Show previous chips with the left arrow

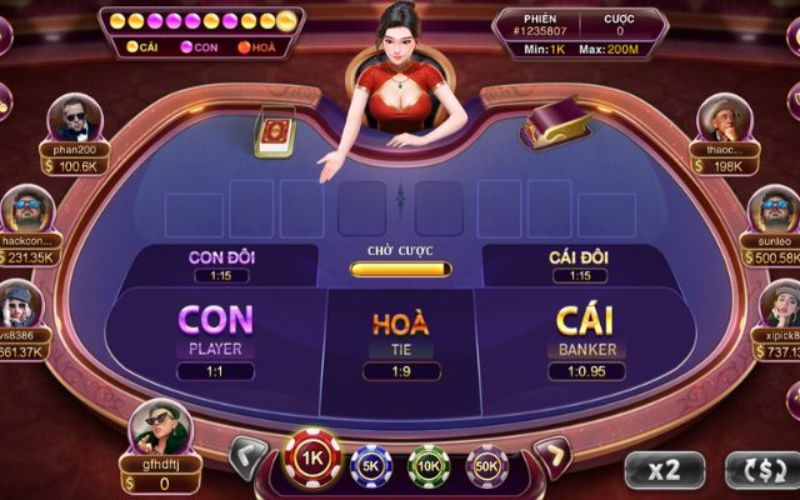(248, 456)
